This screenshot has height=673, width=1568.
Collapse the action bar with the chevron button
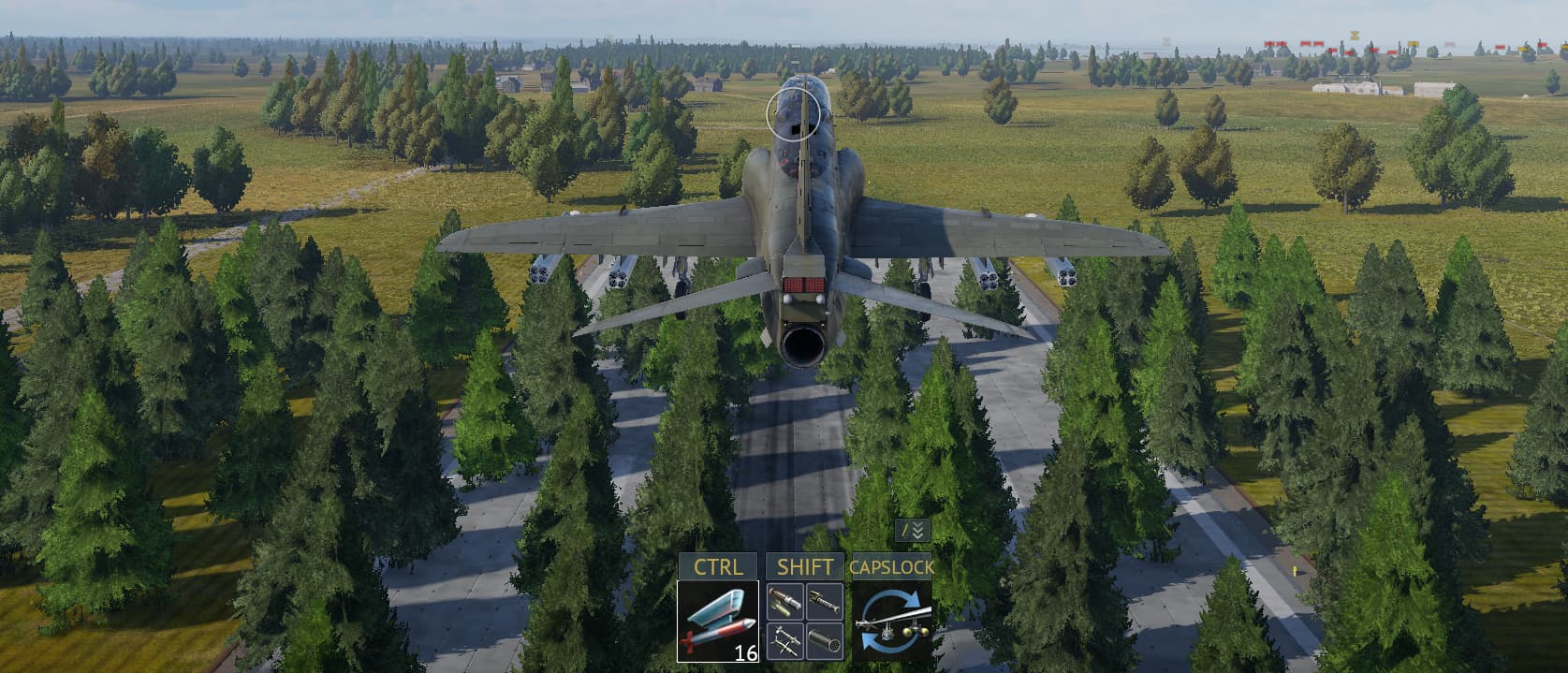(913, 531)
